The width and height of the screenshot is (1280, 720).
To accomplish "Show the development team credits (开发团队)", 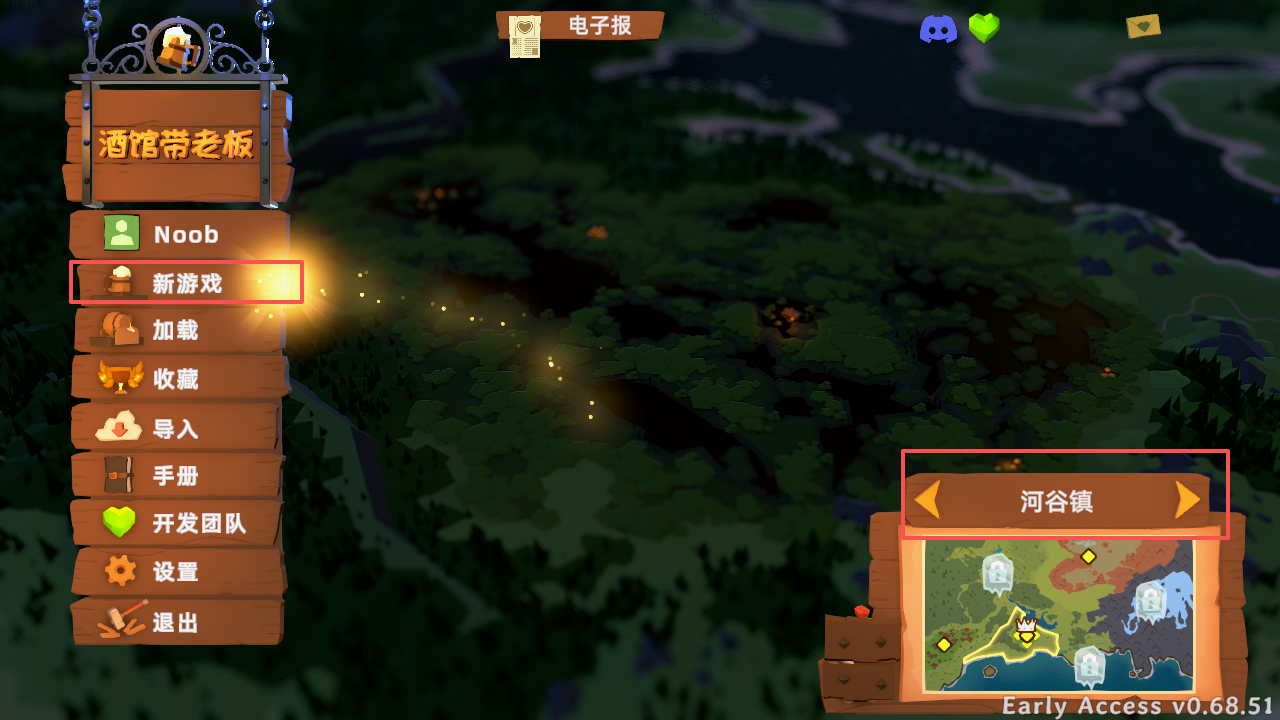I will pos(178,523).
